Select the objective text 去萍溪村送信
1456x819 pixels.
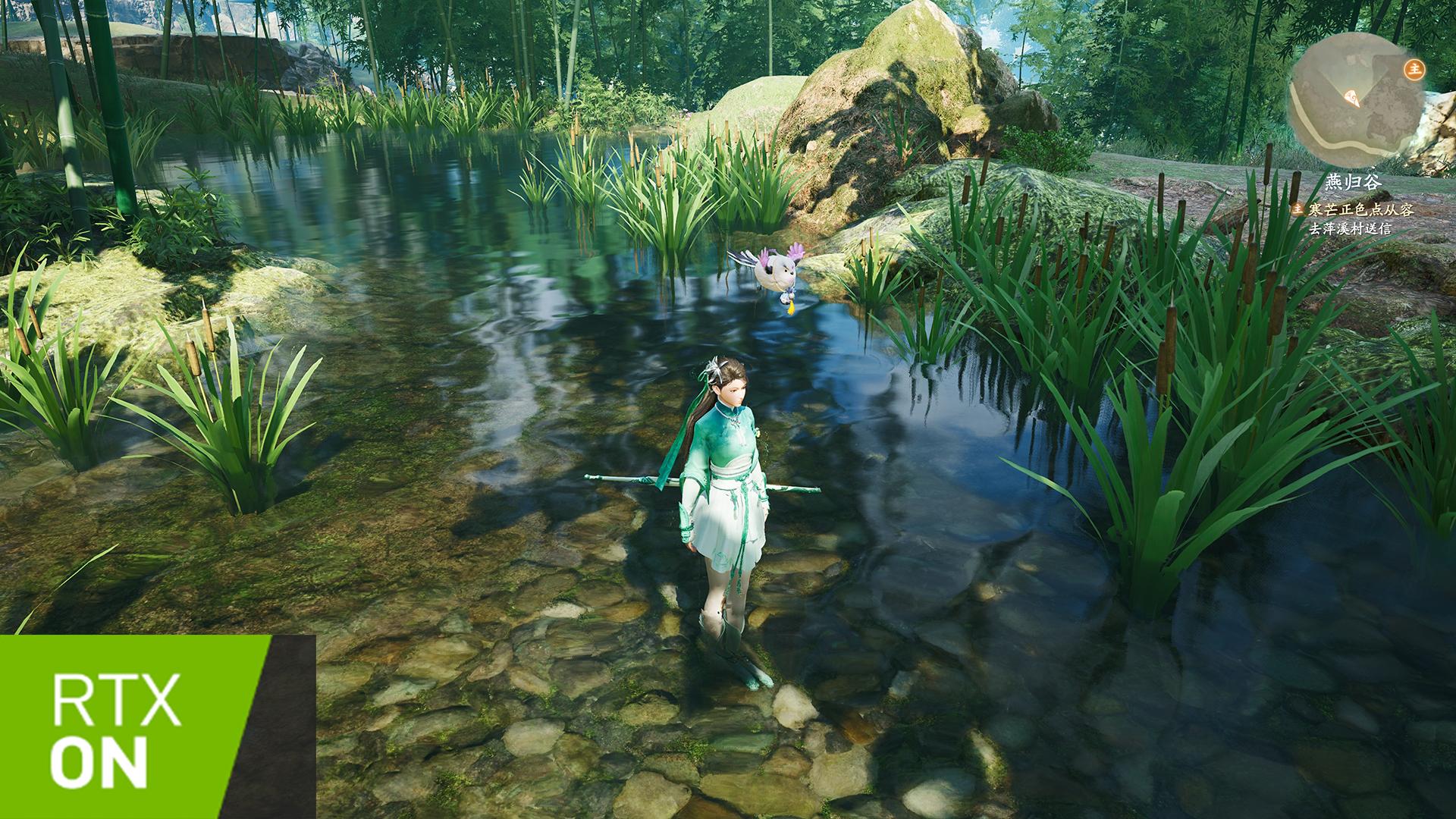pos(1351,228)
